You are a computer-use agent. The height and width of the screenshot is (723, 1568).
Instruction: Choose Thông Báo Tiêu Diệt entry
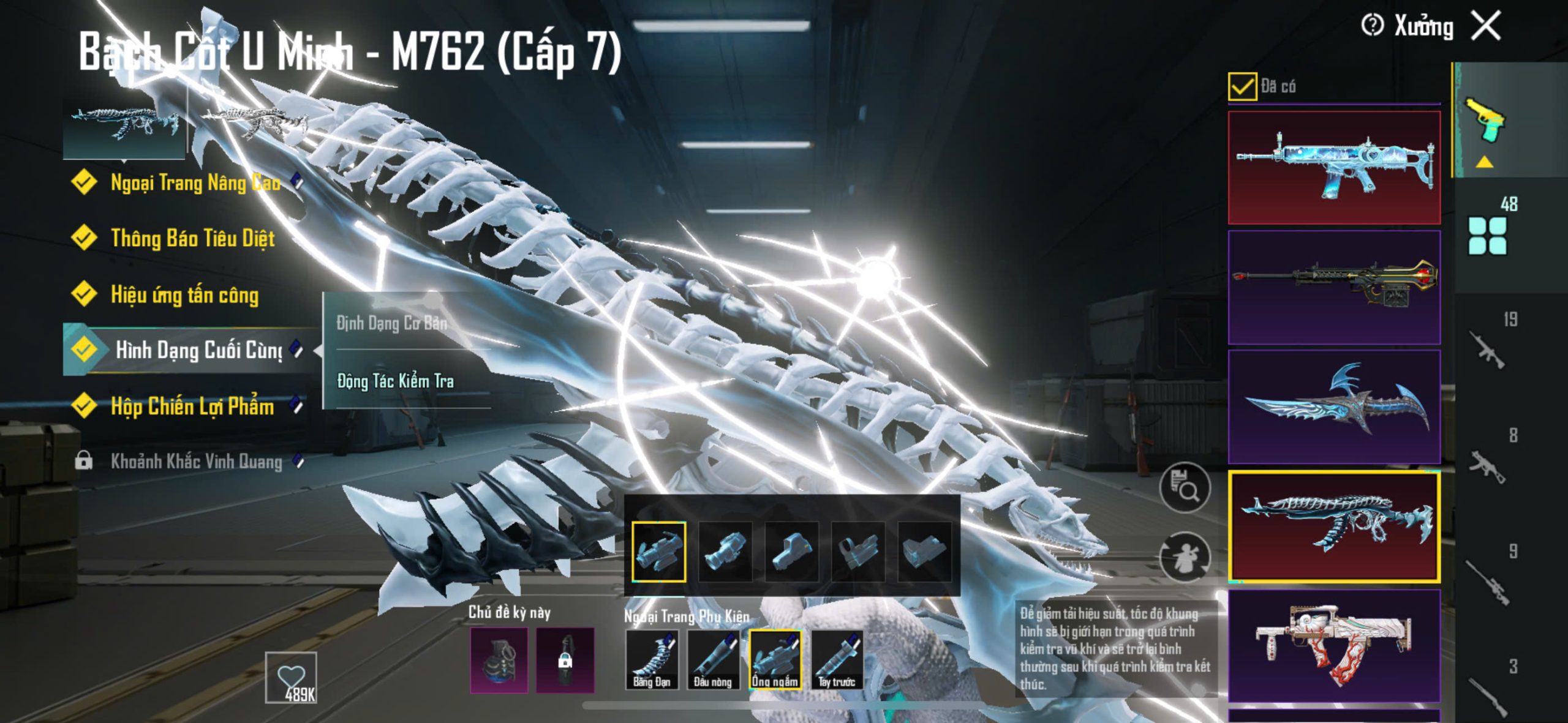pos(192,238)
